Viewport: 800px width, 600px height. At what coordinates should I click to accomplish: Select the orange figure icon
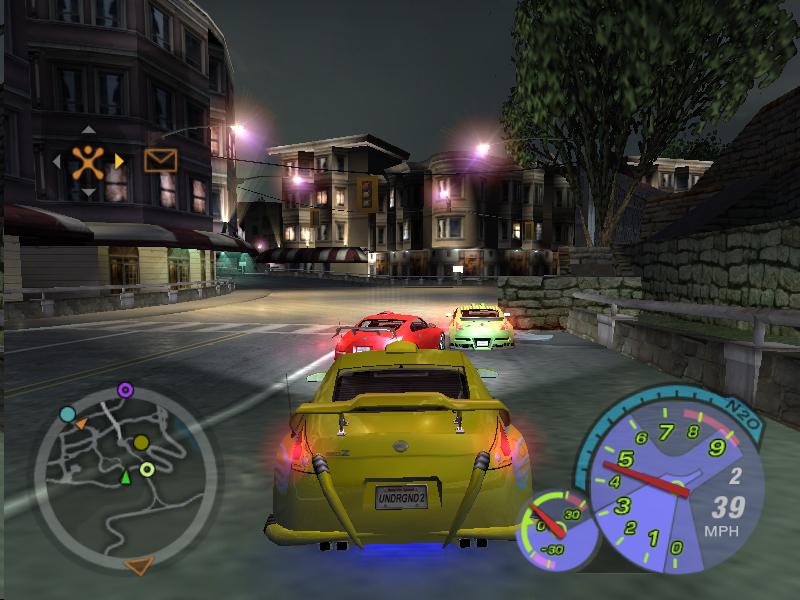tap(89, 159)
